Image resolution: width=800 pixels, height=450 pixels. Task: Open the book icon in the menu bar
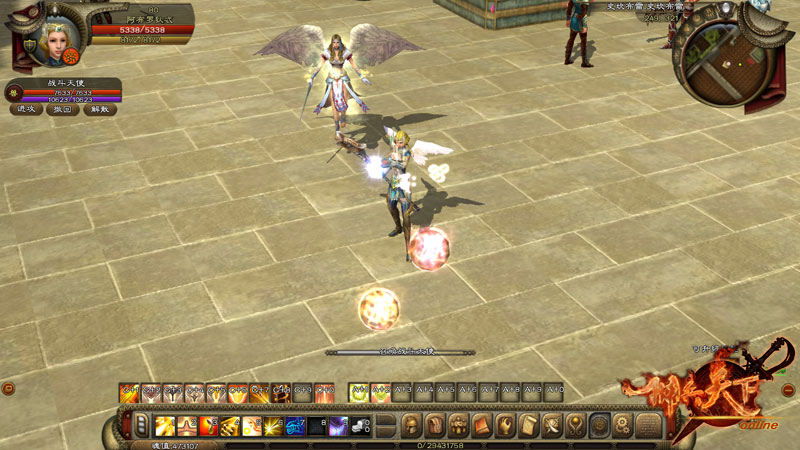tap(482, 426)
